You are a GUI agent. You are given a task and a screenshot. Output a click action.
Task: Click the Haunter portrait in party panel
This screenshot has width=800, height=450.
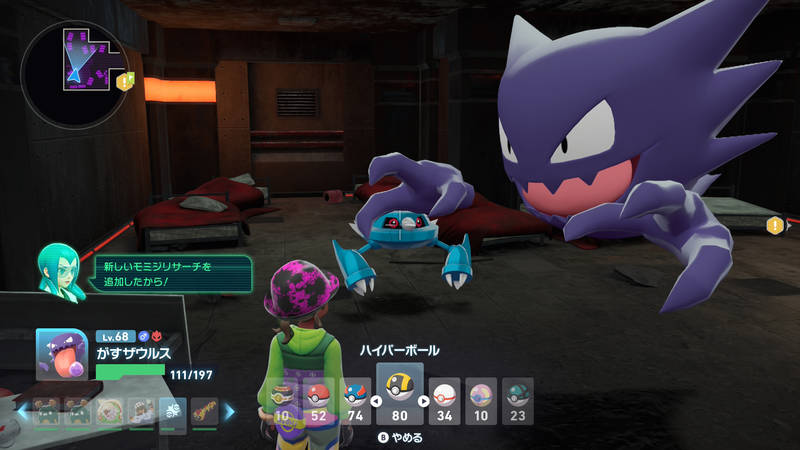pyautogui.click(x=61, y=355)
